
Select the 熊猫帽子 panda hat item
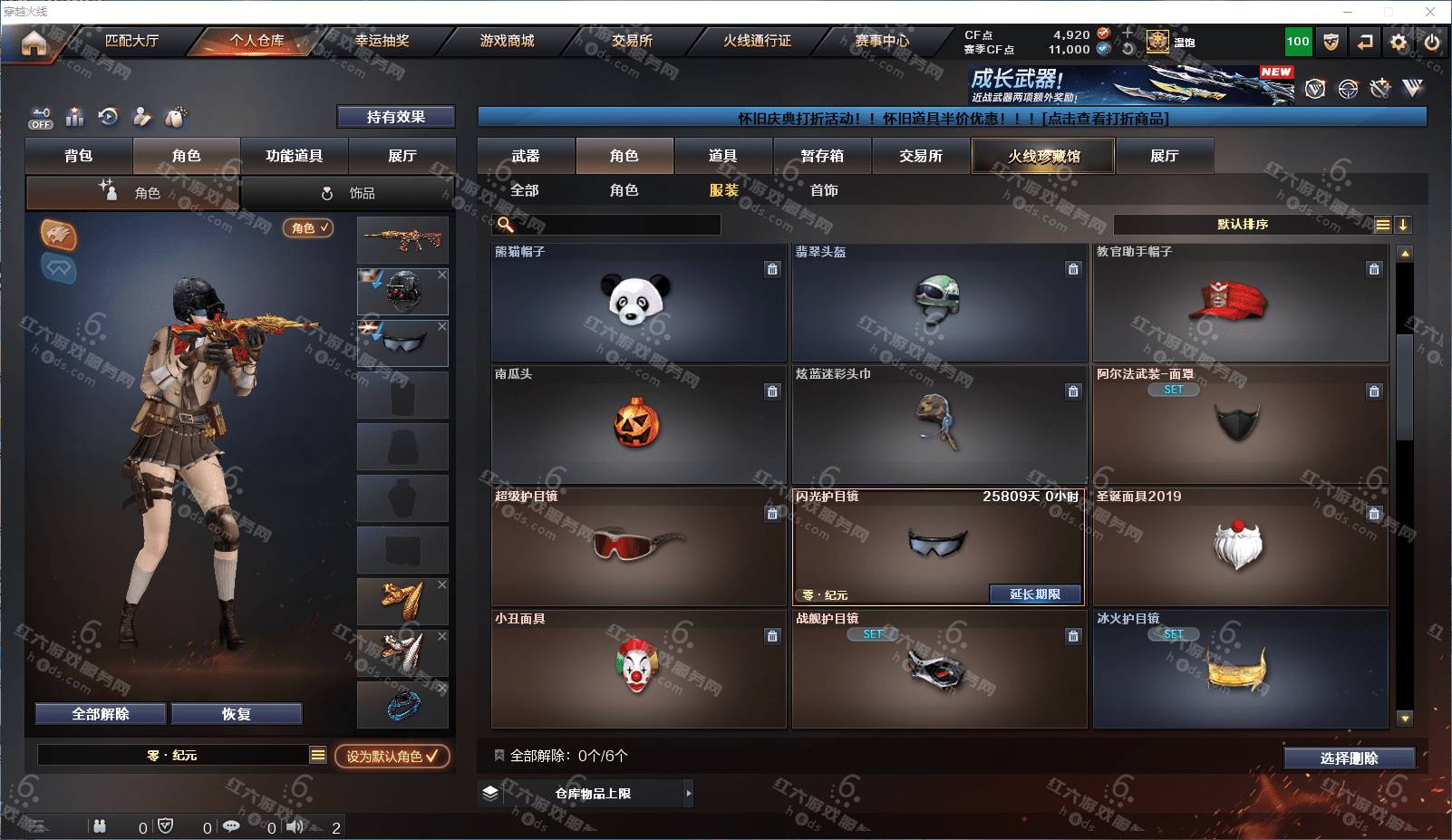coord(637,303)
